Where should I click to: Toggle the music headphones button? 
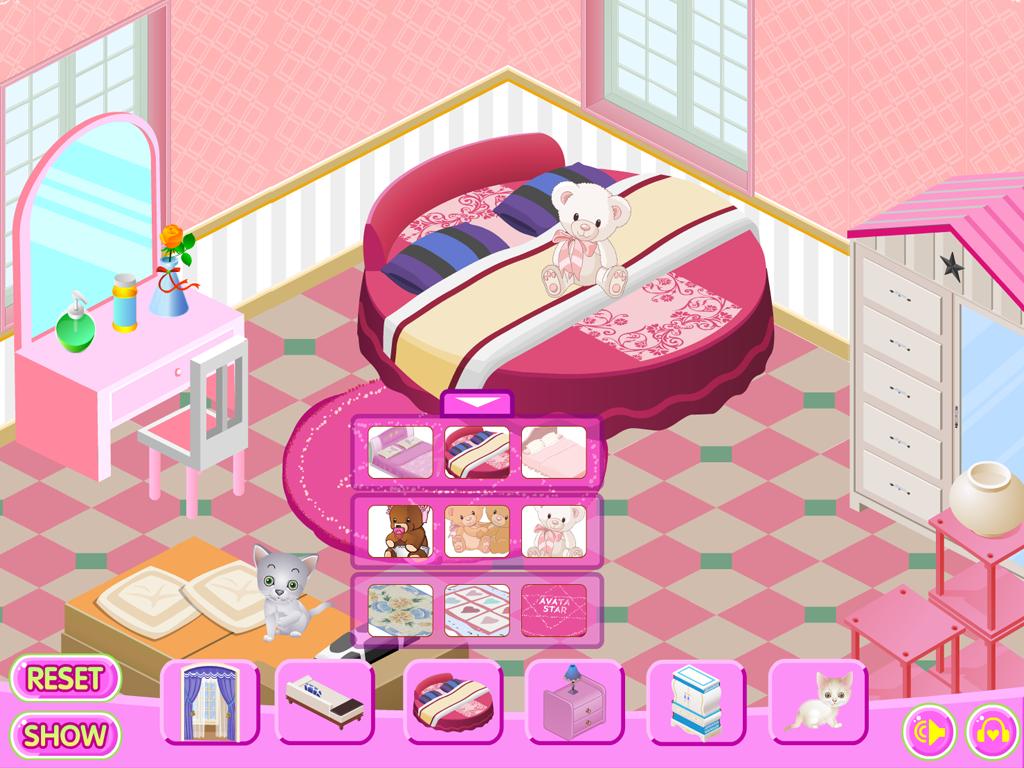(x=990, y=732)
